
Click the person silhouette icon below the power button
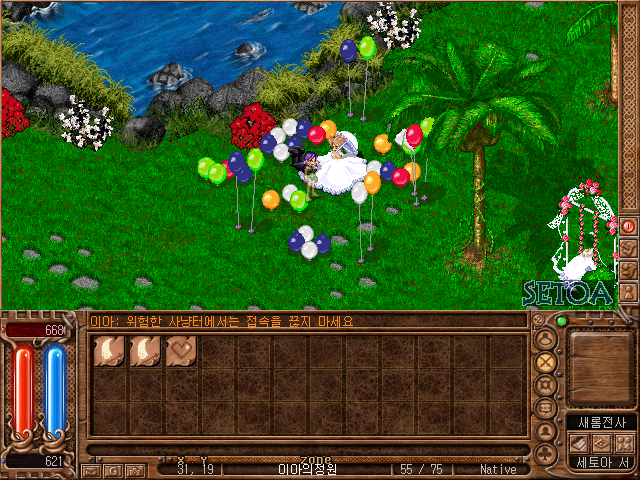click(629, 292)
